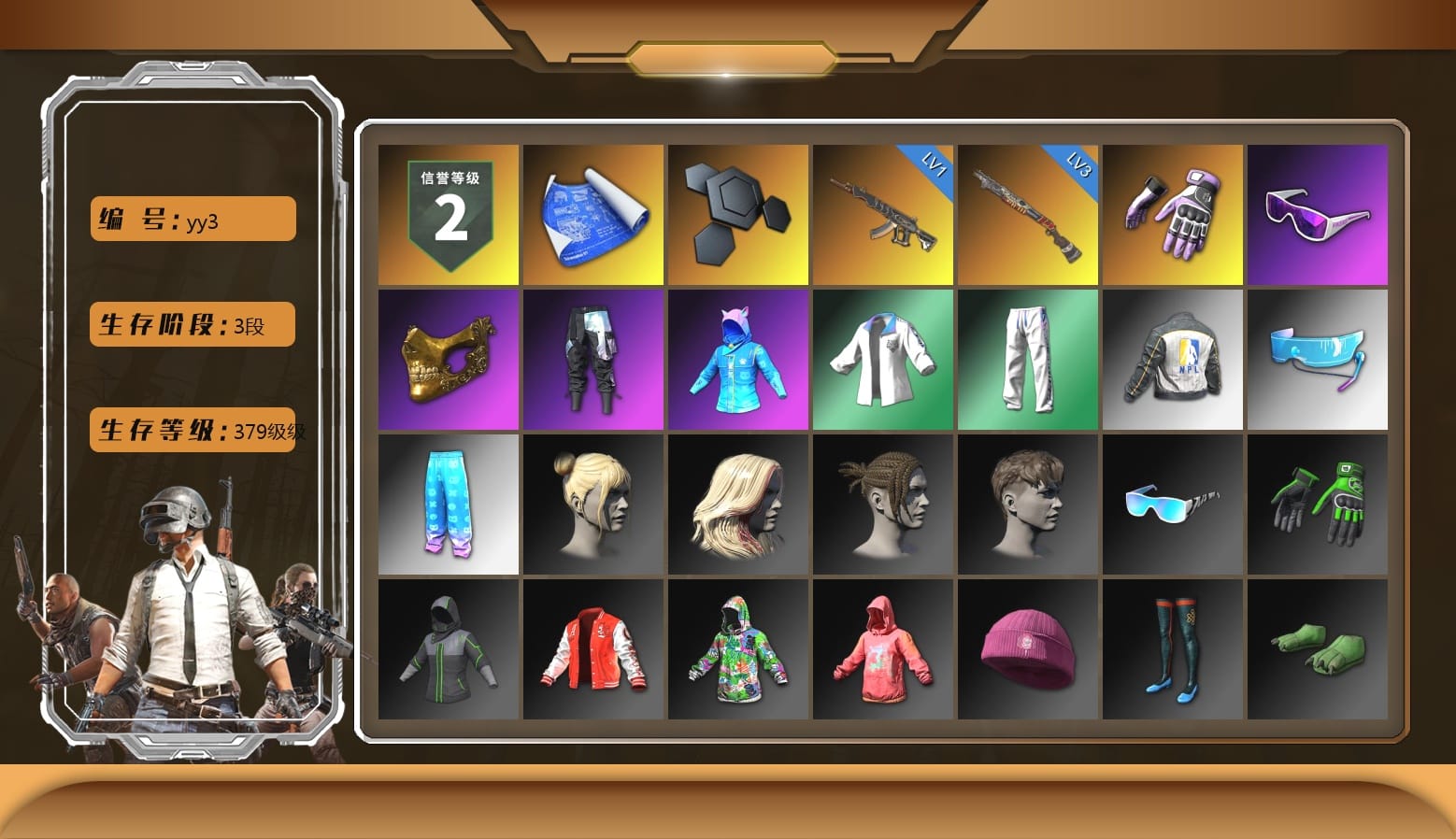This screenshot has width=1456, height=839.
Task: Select the pink knitted beanie
Action: click(x=1028, y=649)
